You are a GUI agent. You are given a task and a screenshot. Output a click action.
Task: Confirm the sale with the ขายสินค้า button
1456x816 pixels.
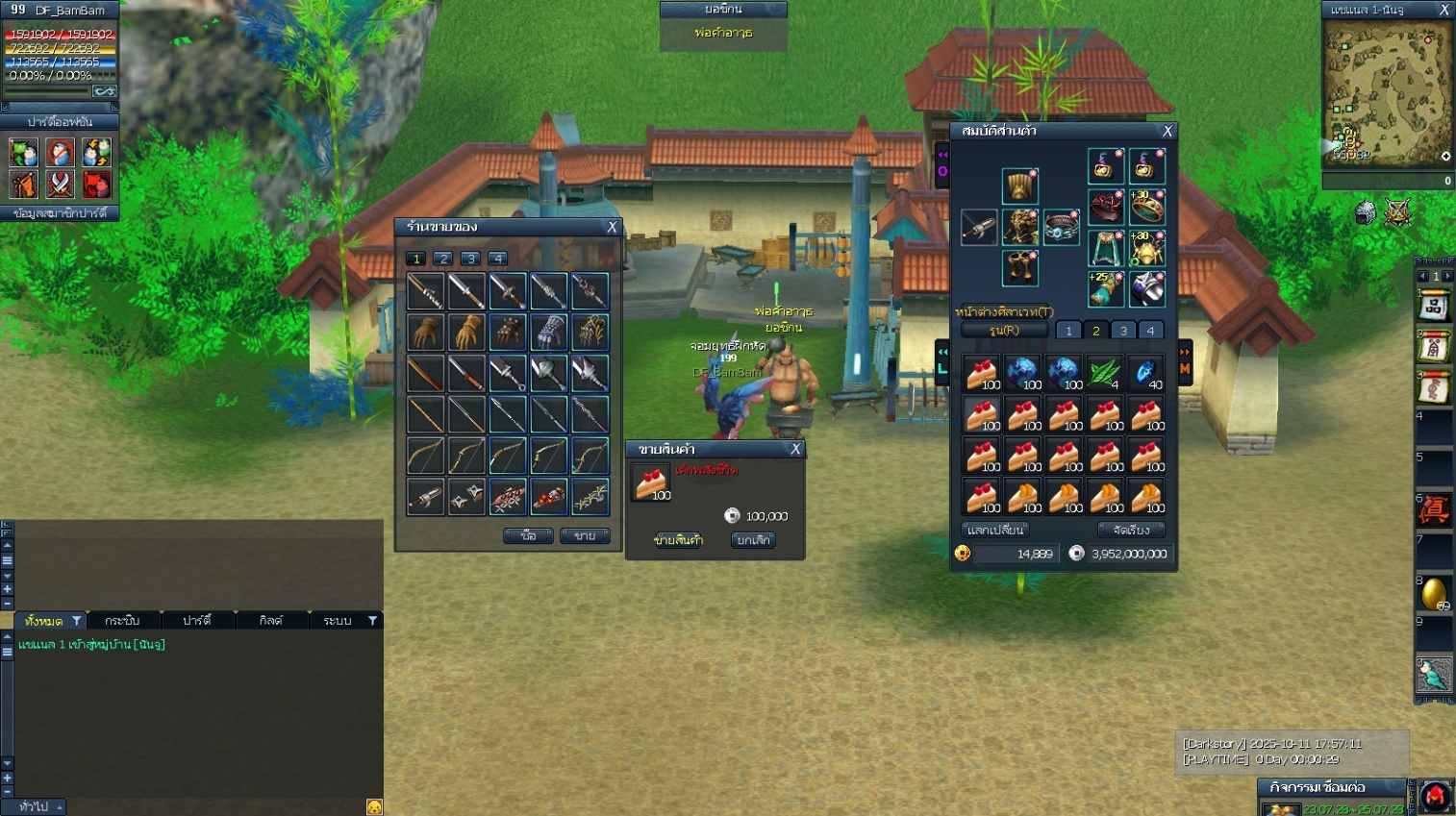tap(679, 540)
